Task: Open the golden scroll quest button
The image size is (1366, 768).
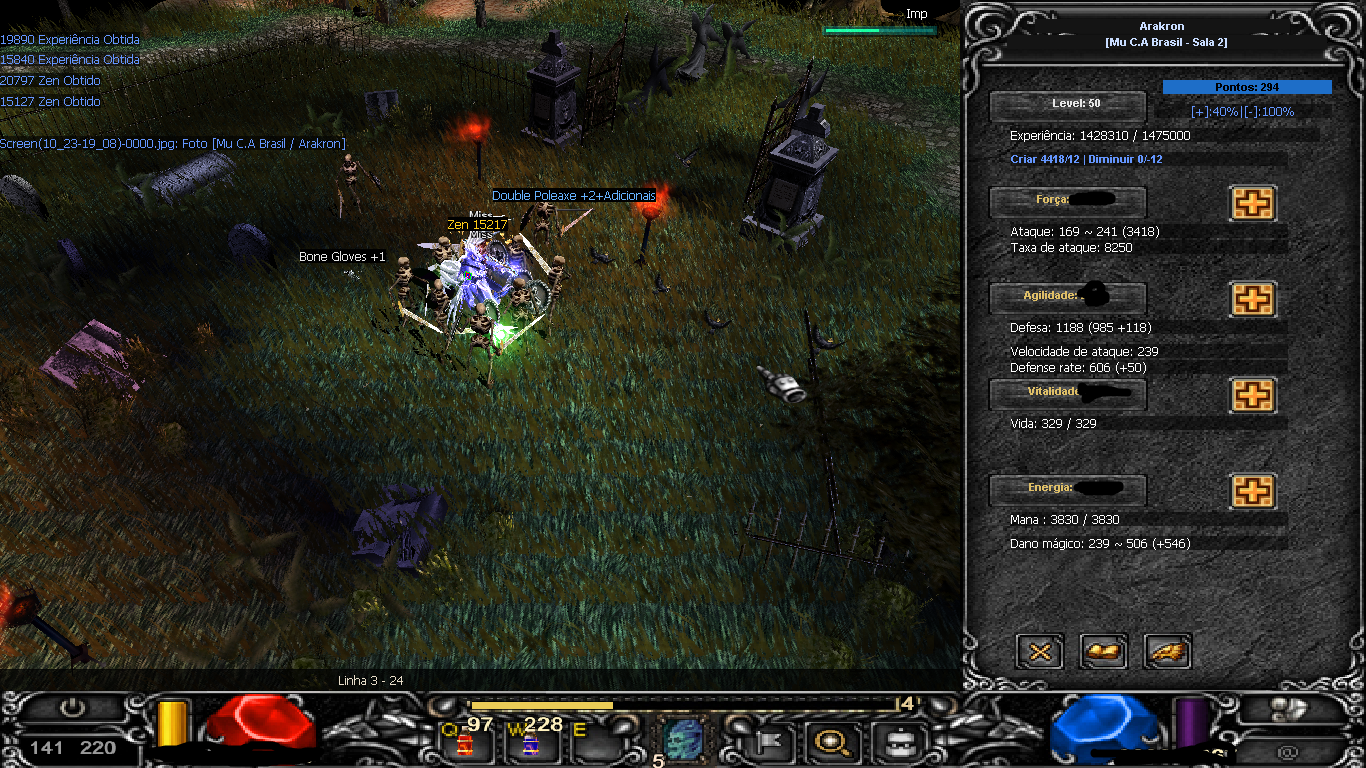Action: pos(1104,652)
